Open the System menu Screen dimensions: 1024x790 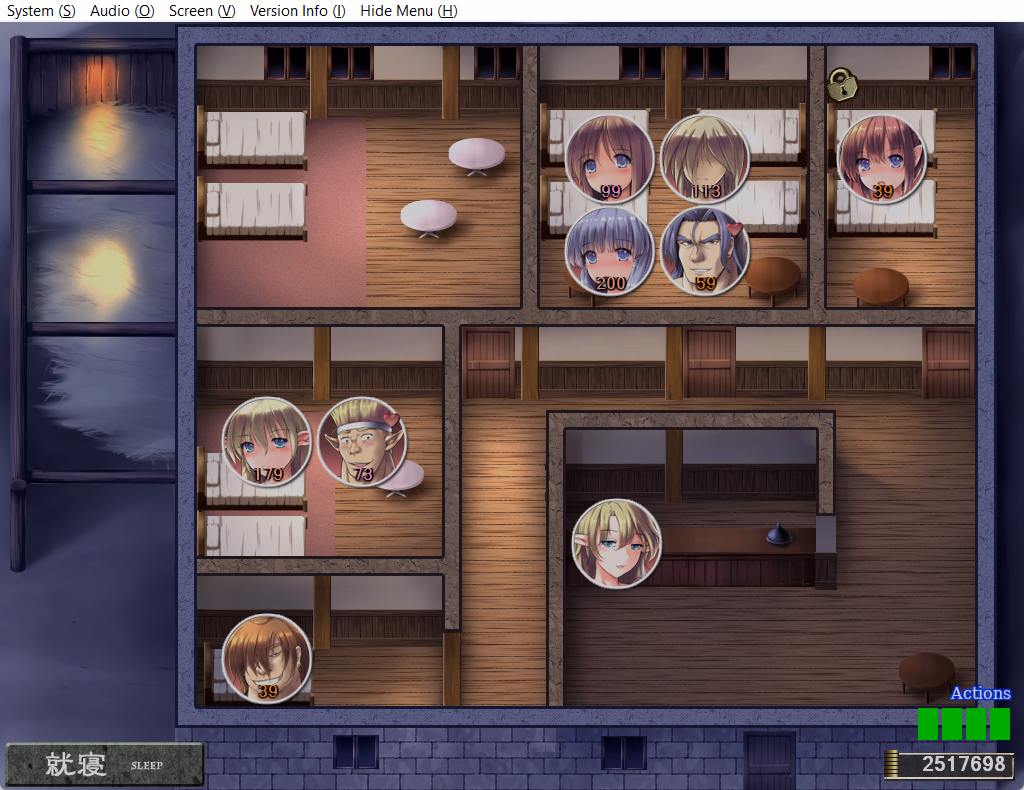41,11
